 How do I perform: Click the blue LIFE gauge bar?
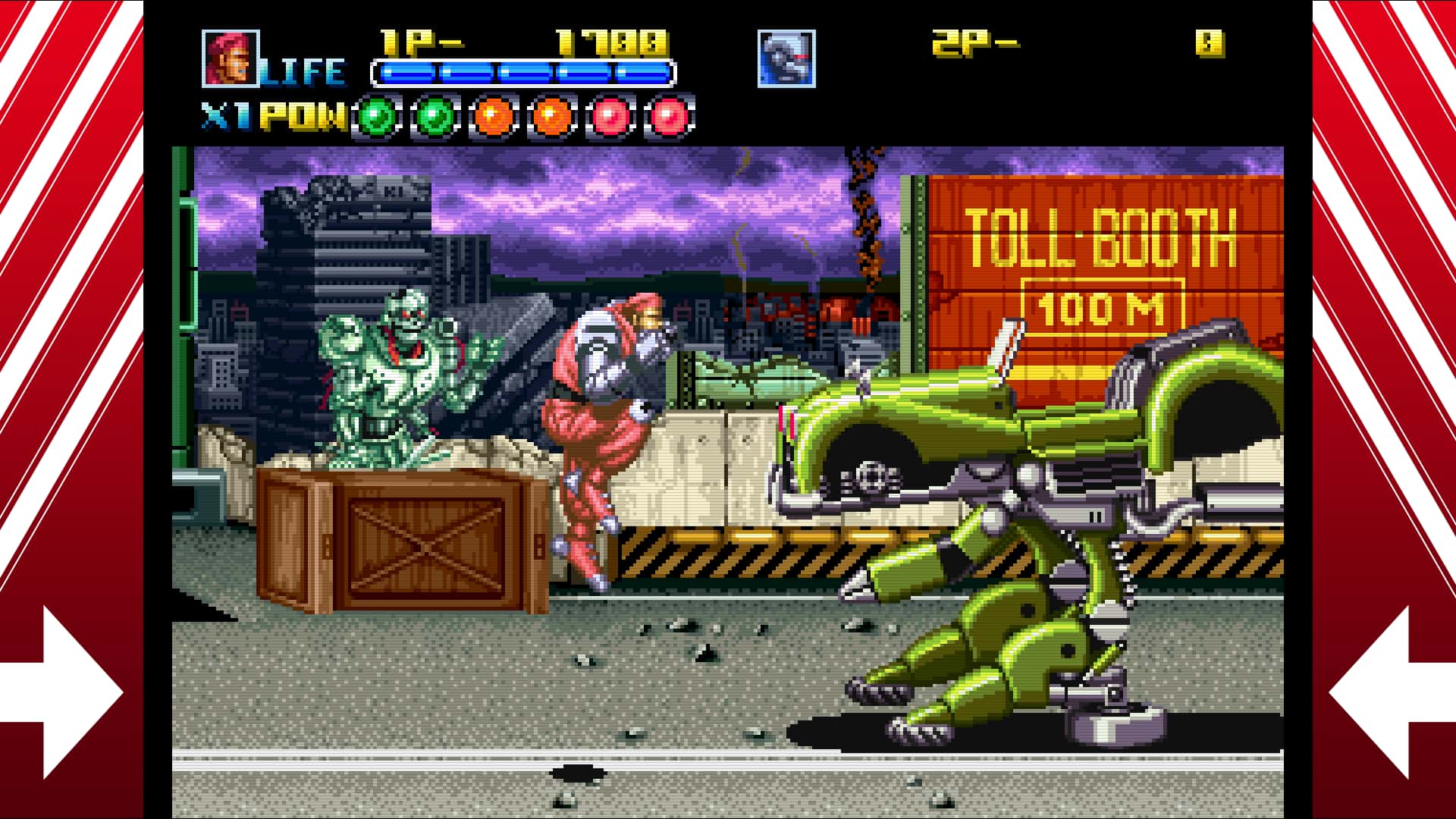pyautogui.click(x=523, y=74)
